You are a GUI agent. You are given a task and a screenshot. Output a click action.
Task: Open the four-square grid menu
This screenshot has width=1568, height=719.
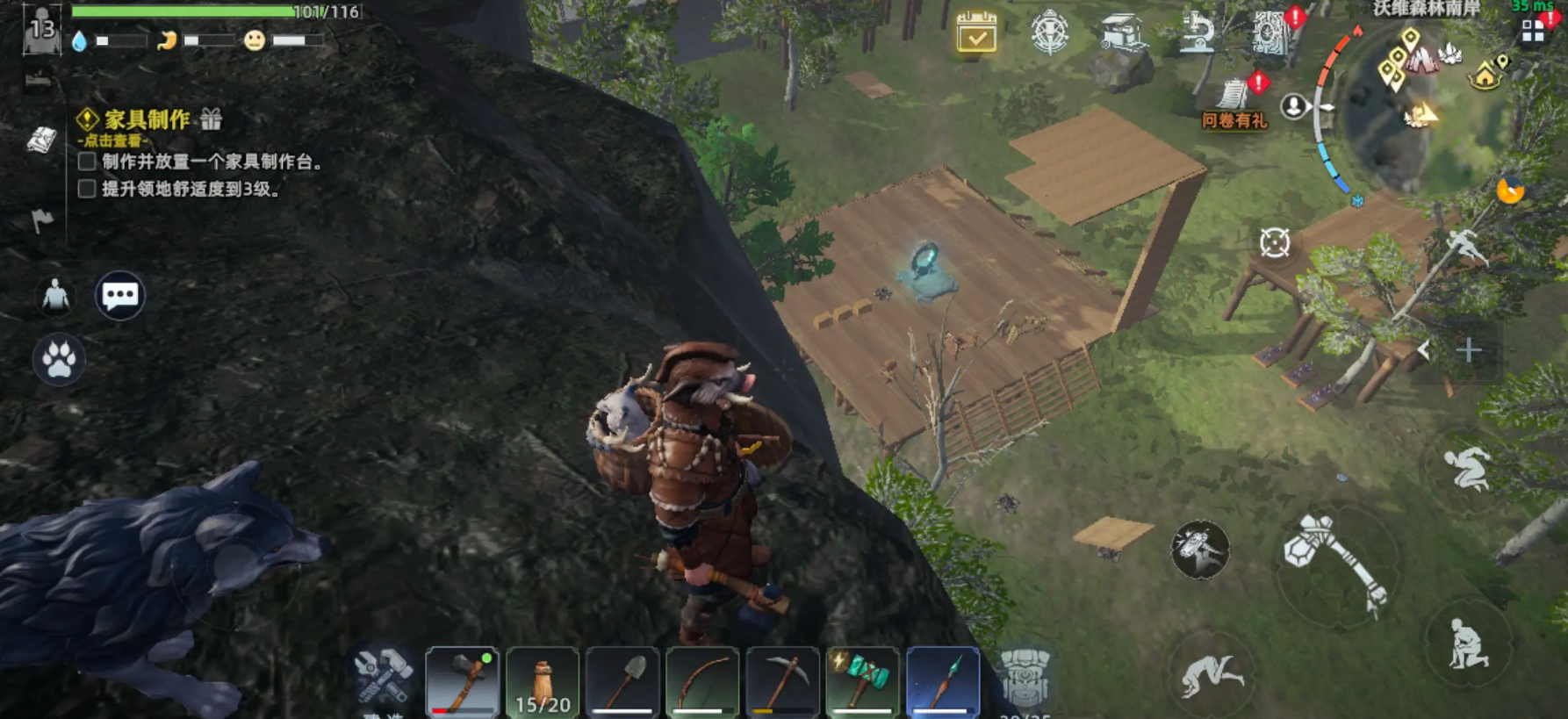pos(1533,32)
